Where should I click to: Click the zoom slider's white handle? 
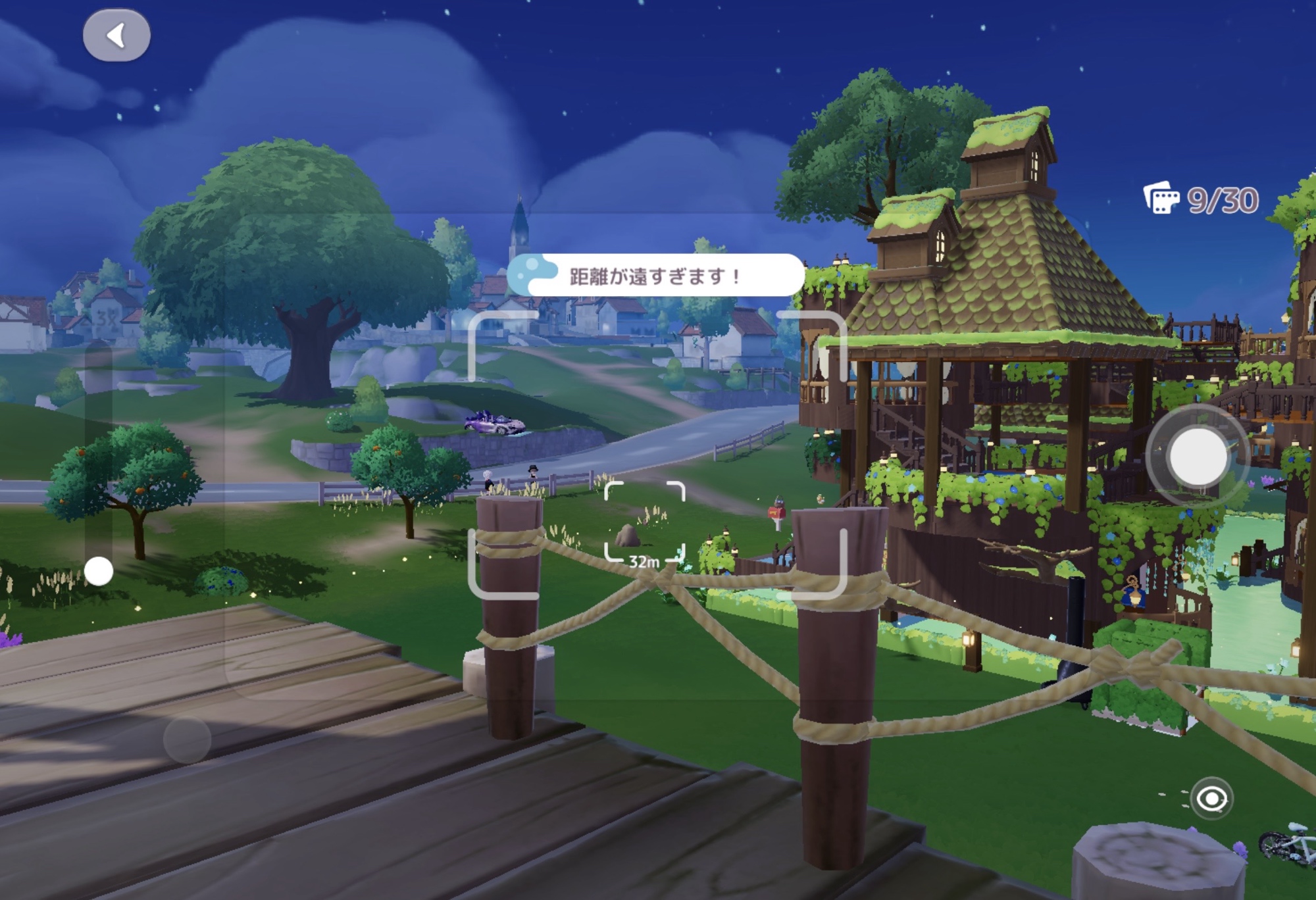[x=99, y=571]
